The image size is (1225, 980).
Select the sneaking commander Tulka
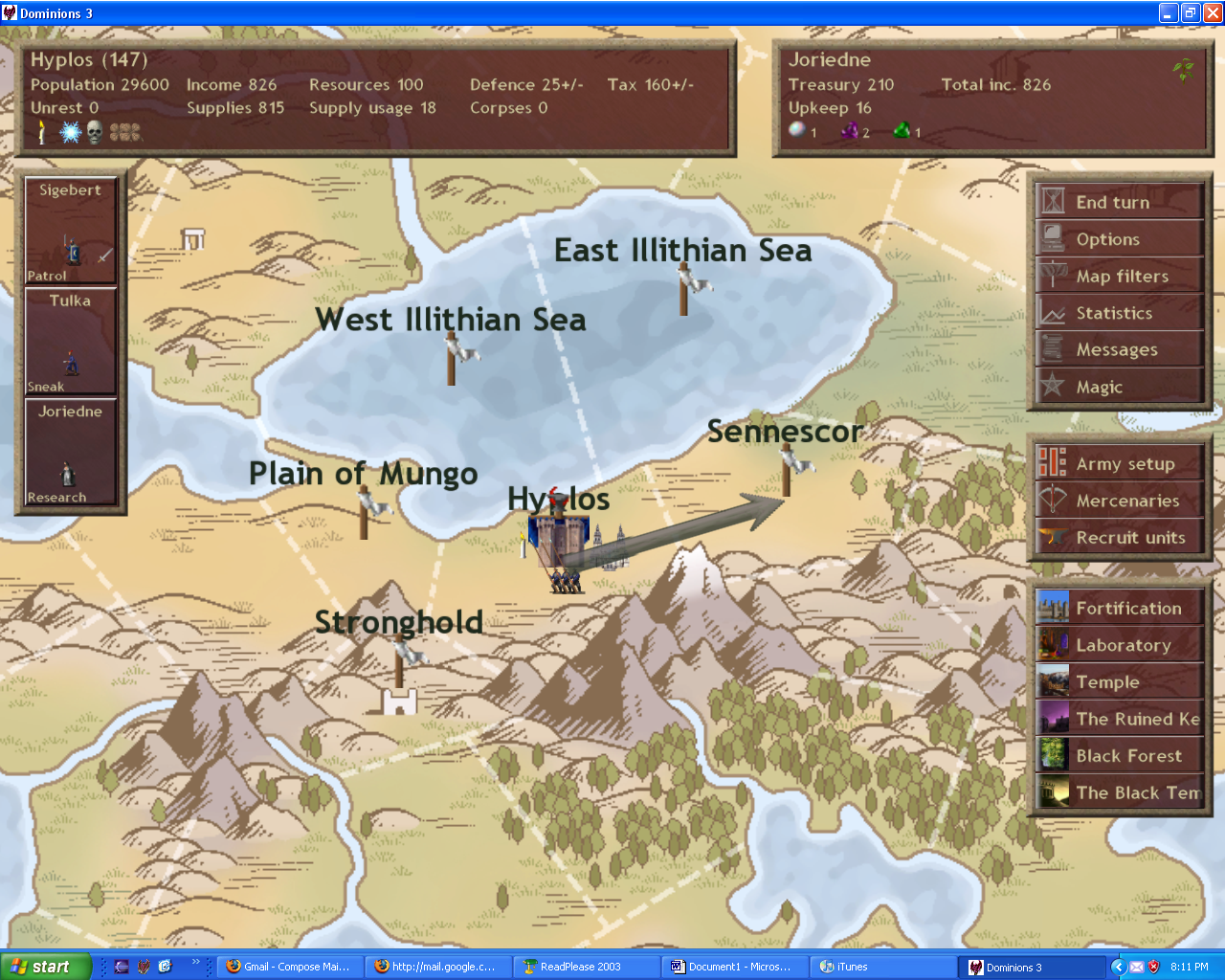[70, 342]
